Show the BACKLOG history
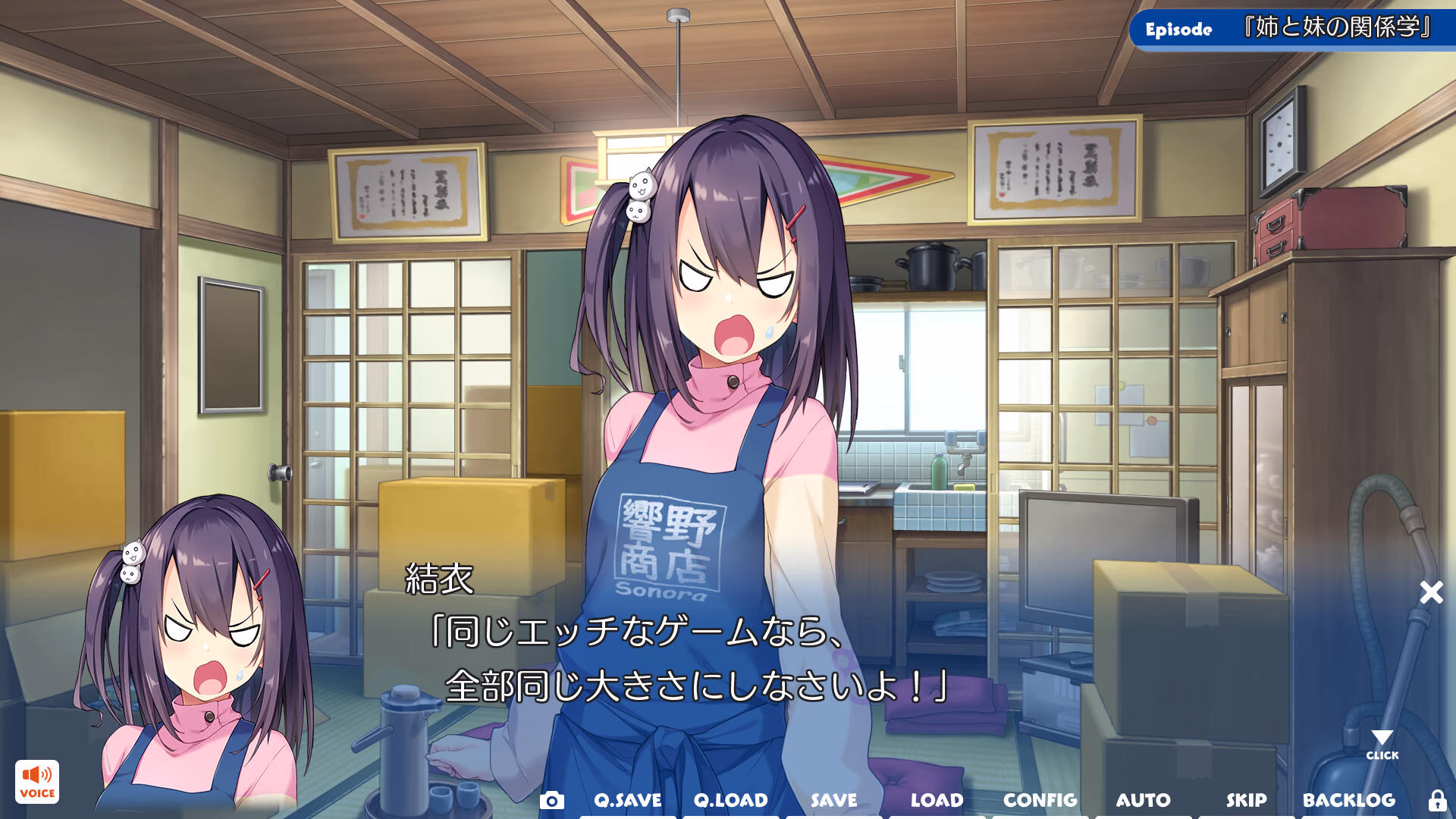This screenshot has width=1456, height=819. point(1349,800)
